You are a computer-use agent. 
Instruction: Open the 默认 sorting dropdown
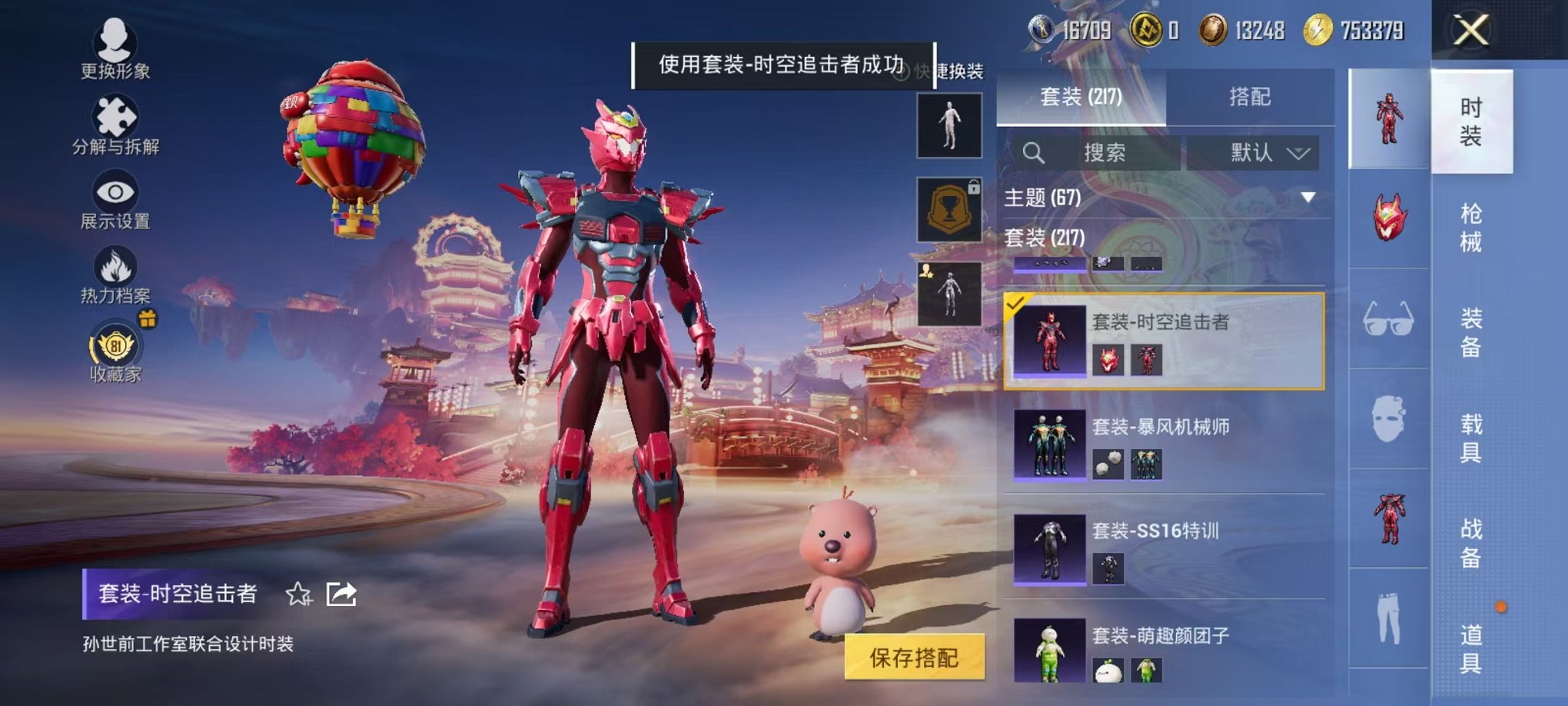click(1253, 152)
